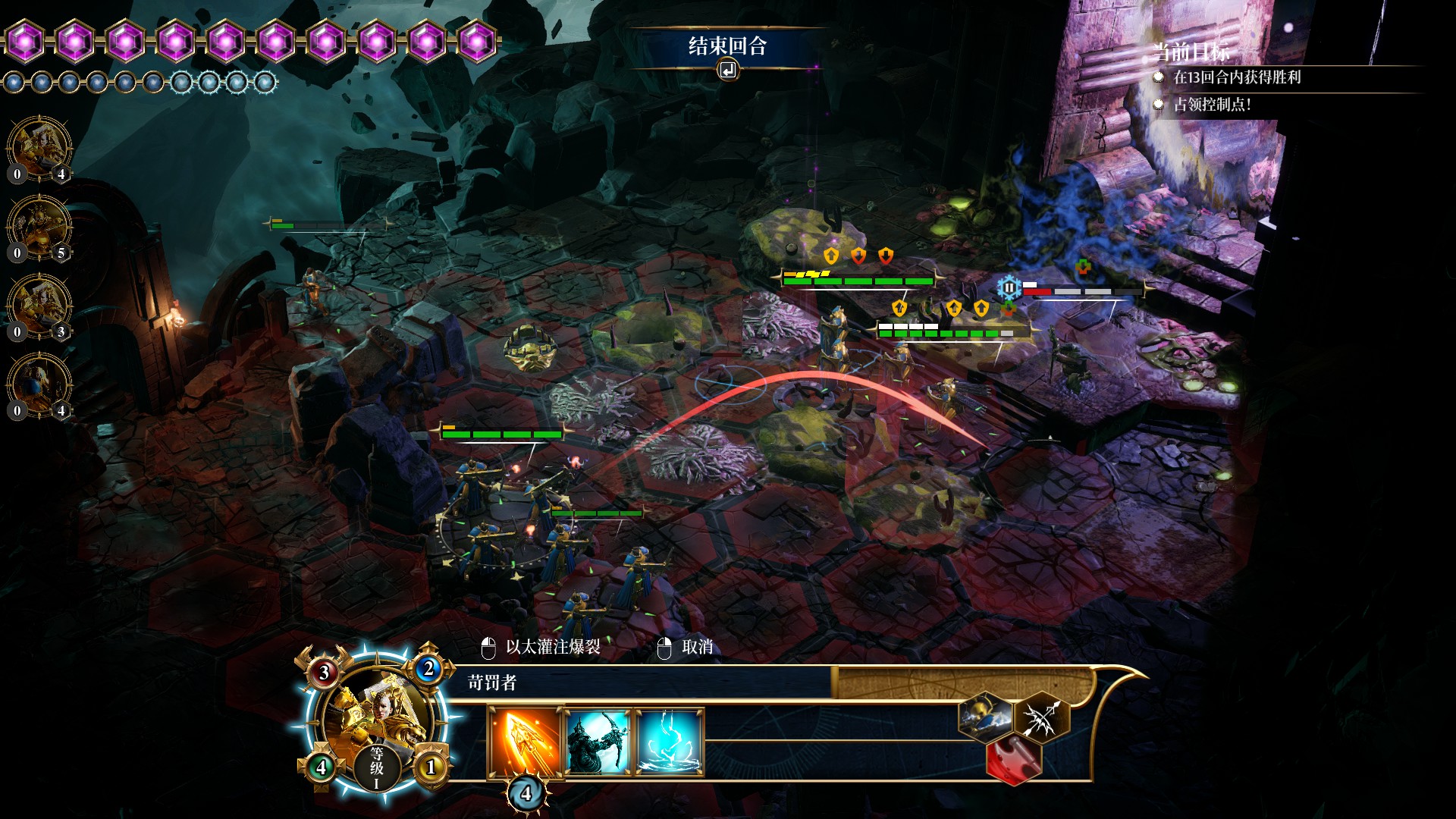This screenshot has width=1456, height=819.
Task: Activate the flaming arrow ability
Action: pyautogui.click(x=525, y=742)
